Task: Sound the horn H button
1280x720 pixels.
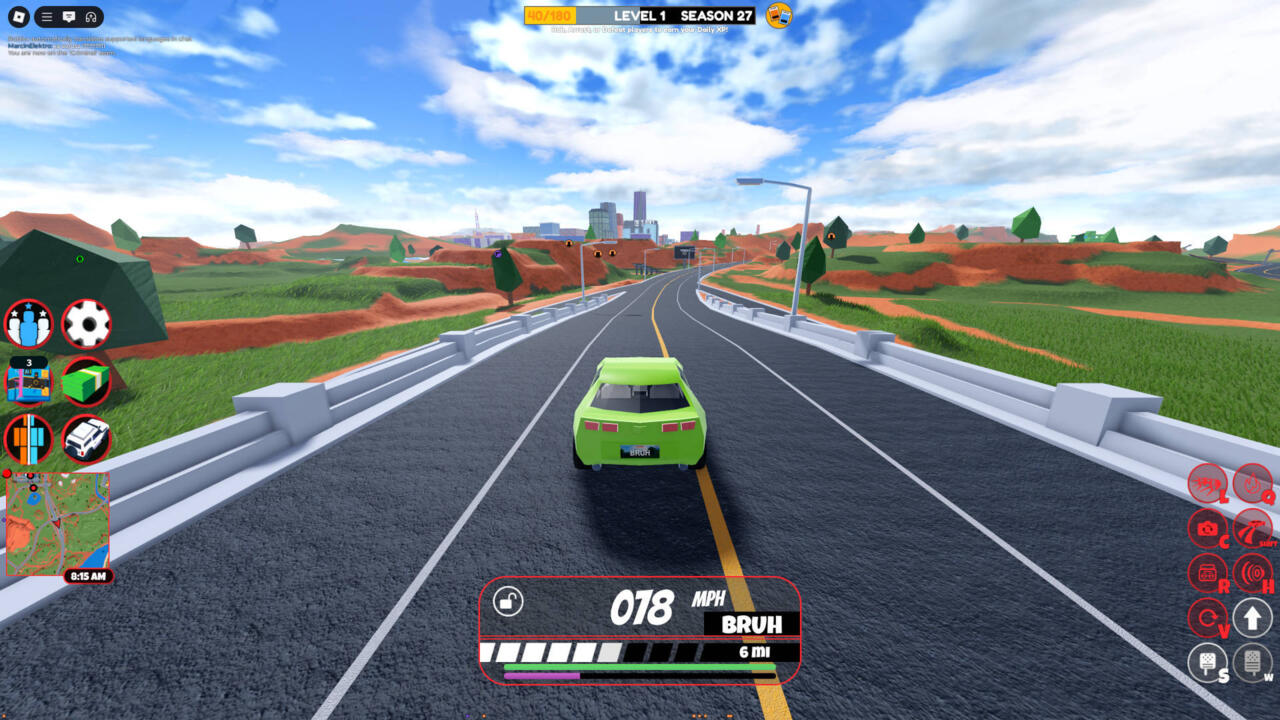Action: pos(1252,573)
